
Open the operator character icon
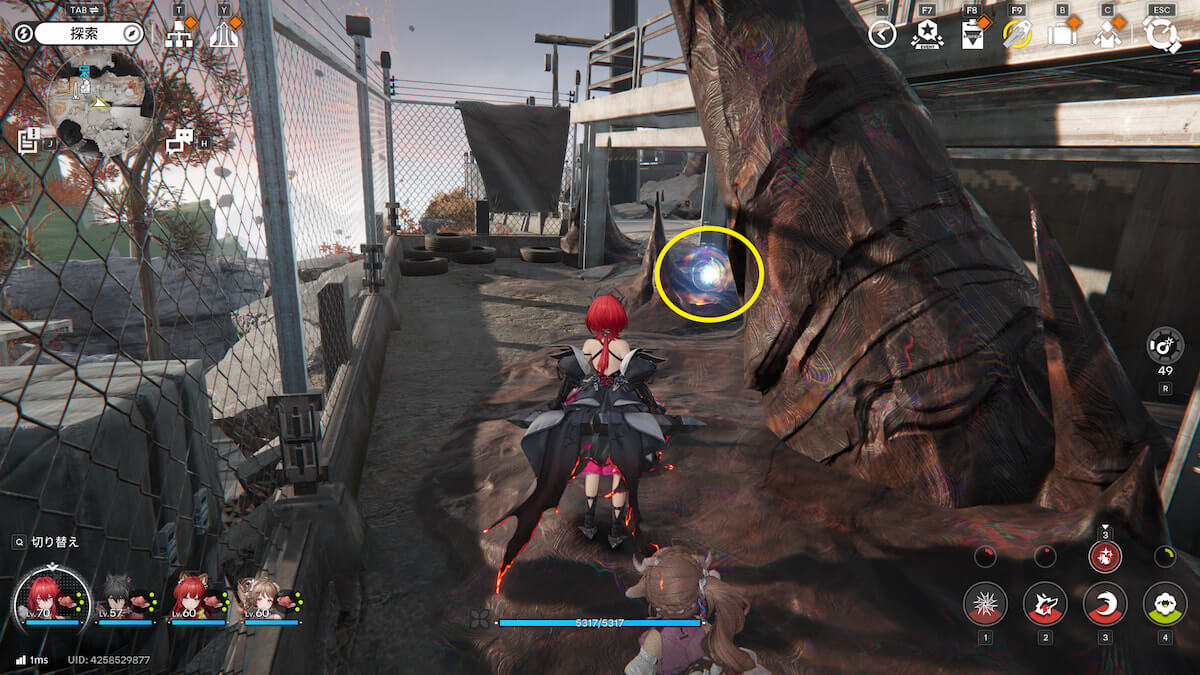tap(1106, 35)
